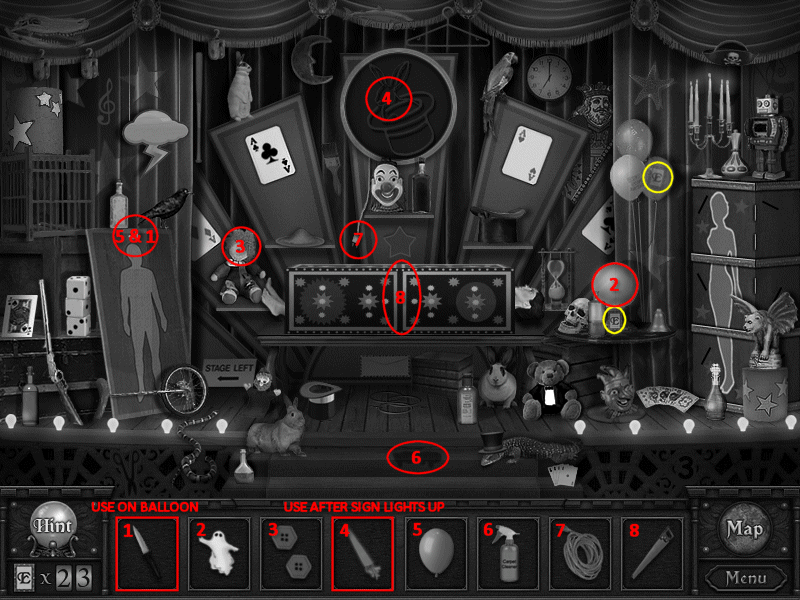Open the game Menu
The image size is (800, 600).
pyautogui.click(x=746, y=577)
